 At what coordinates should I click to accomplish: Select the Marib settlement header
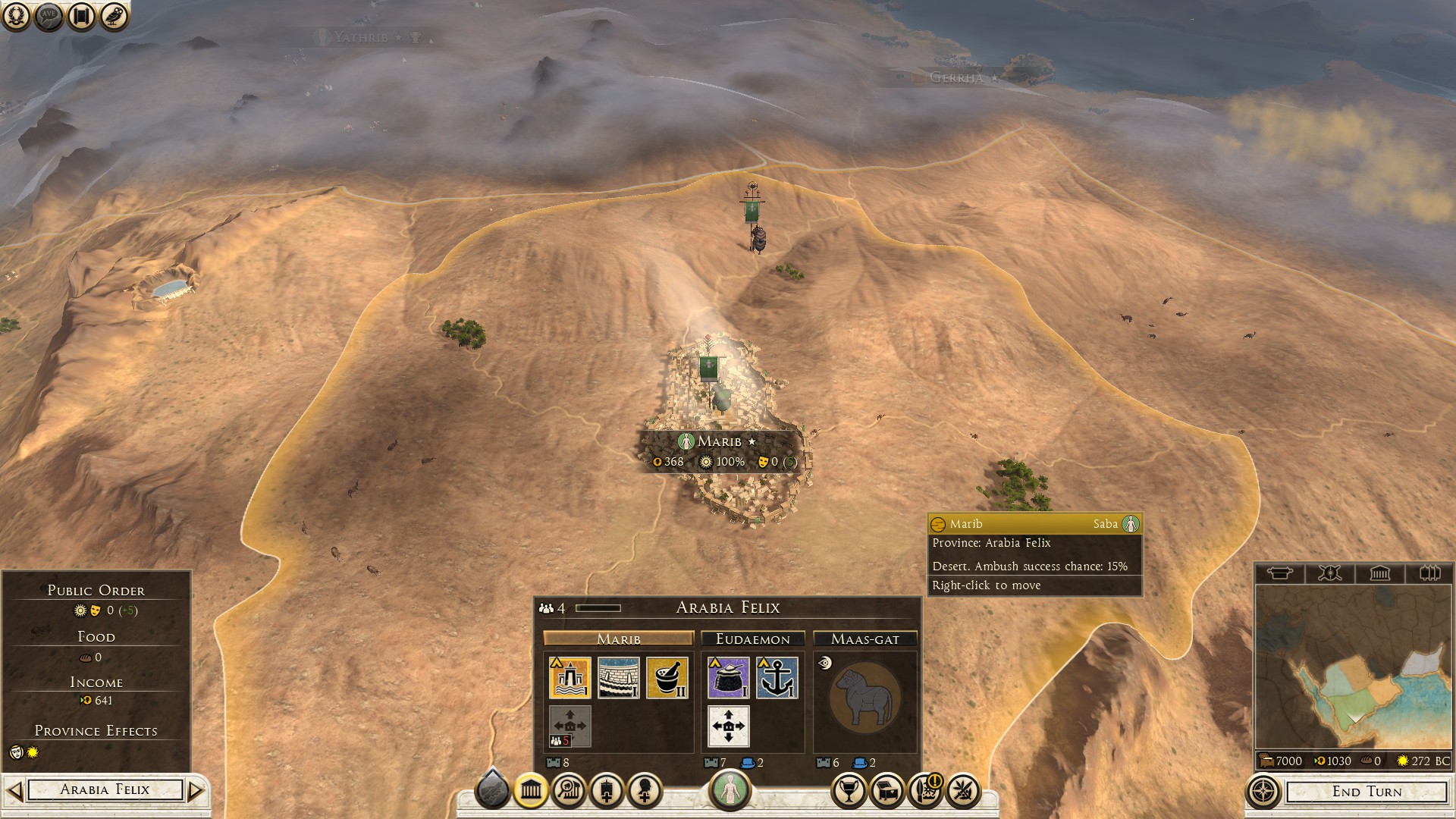click(618, 639)
